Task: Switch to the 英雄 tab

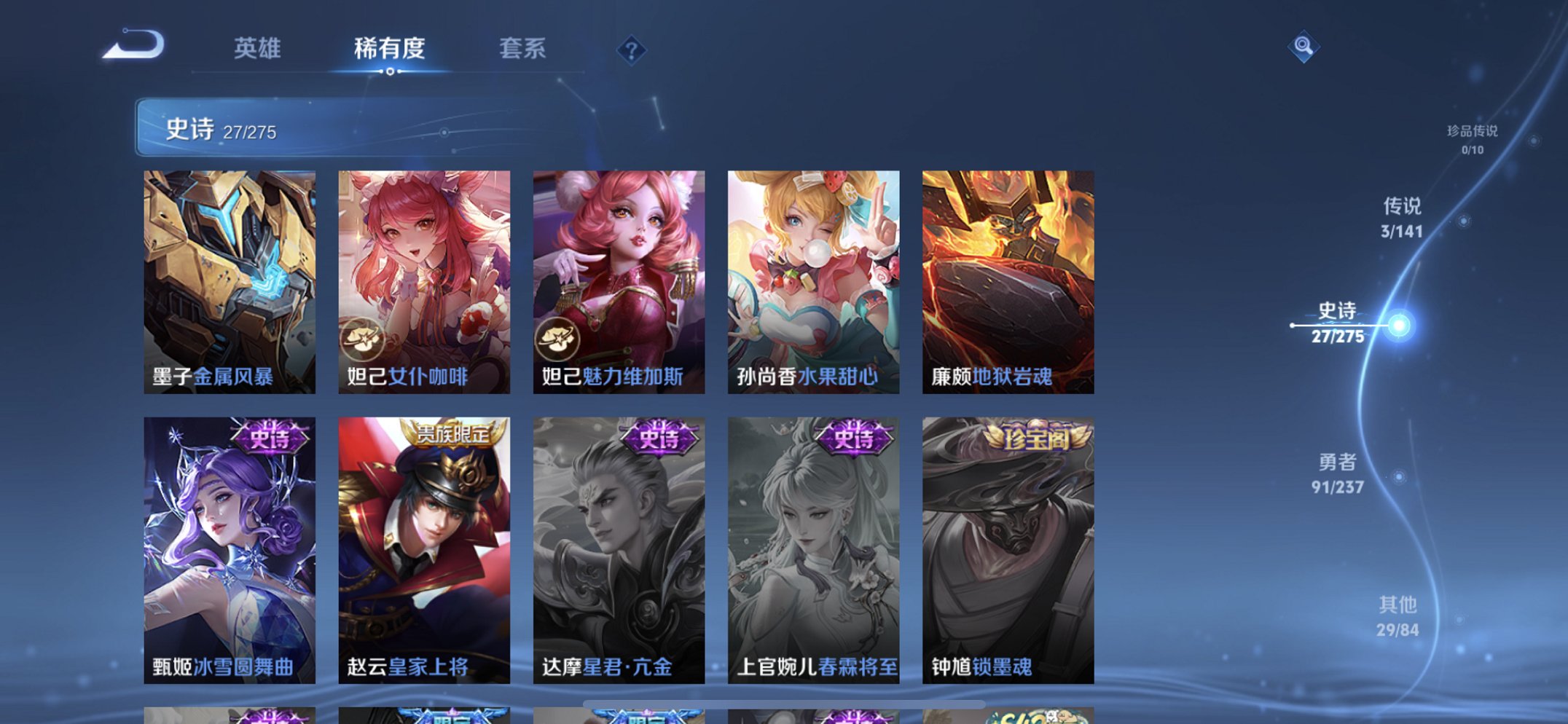Action: click(x=258, y=48)
